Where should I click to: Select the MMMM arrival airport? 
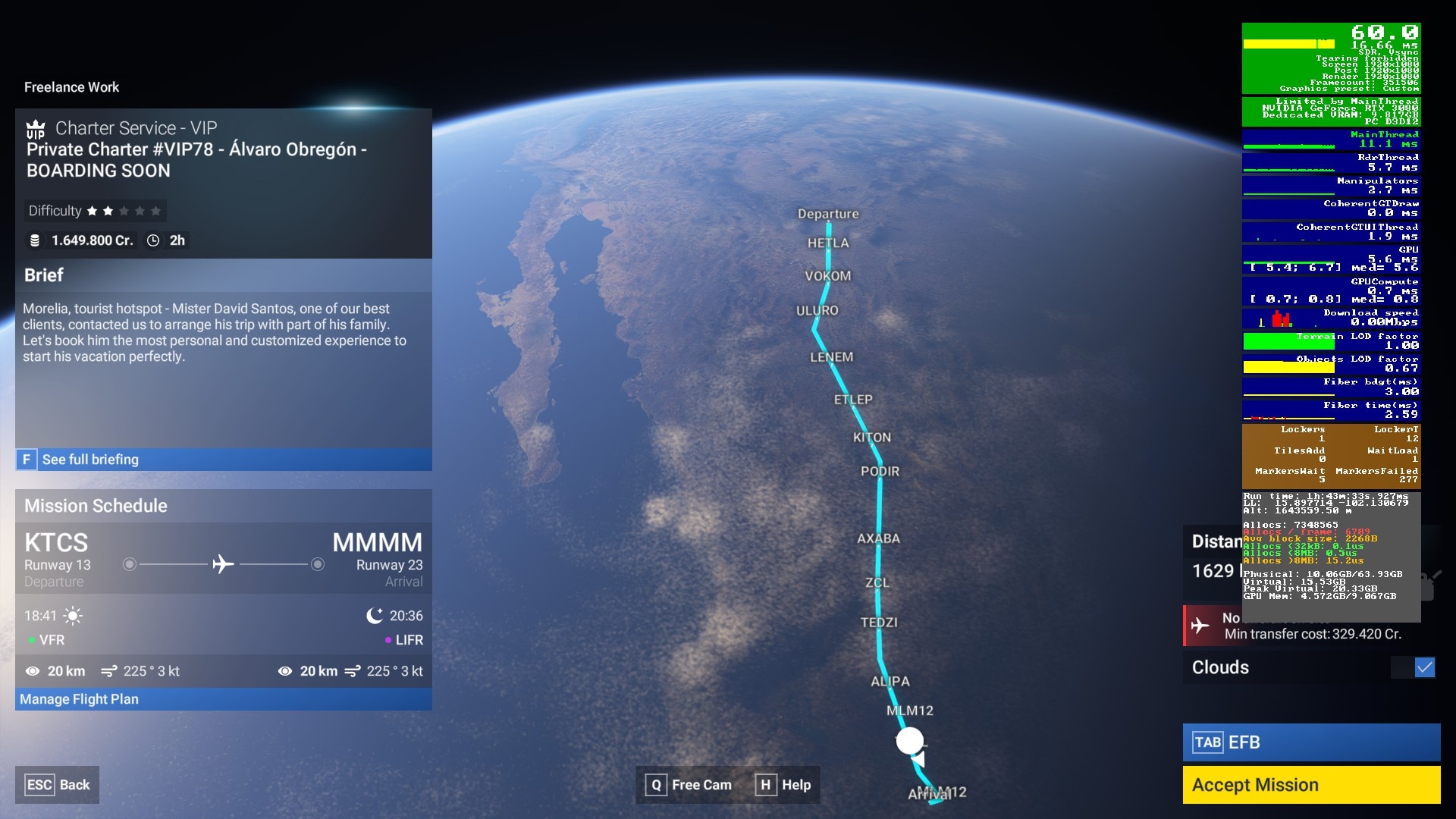[x=377, y=543]
